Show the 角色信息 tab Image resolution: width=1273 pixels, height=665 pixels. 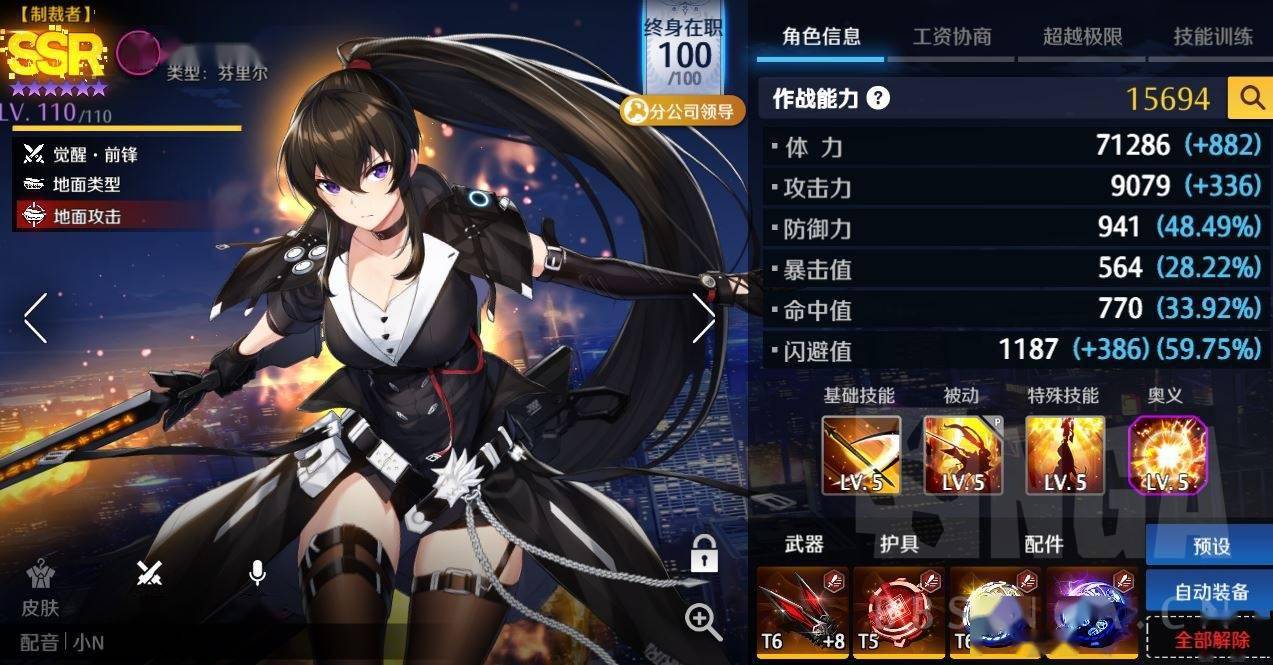point(821,37)
